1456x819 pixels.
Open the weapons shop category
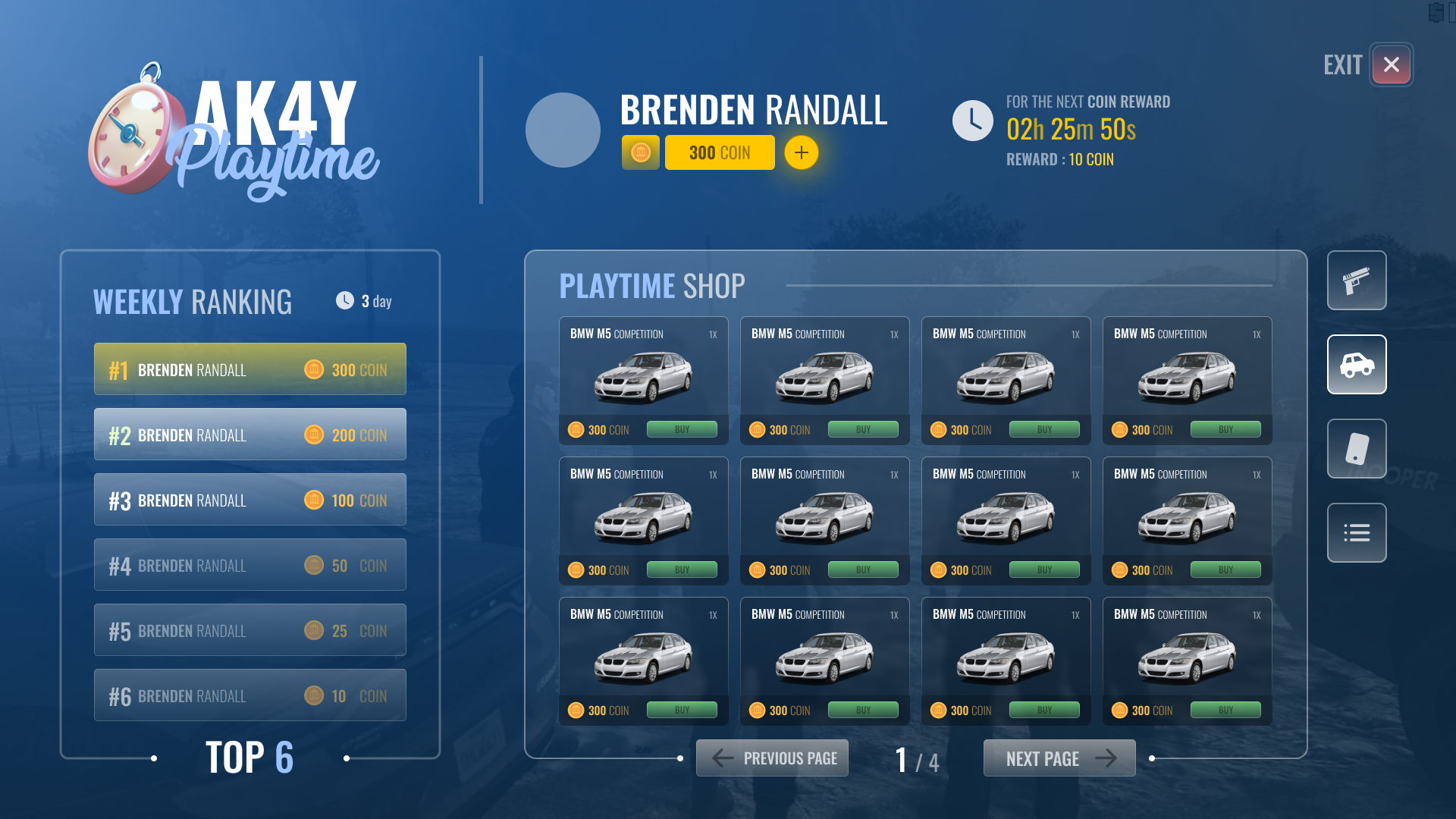click(x=1356, y=281)
